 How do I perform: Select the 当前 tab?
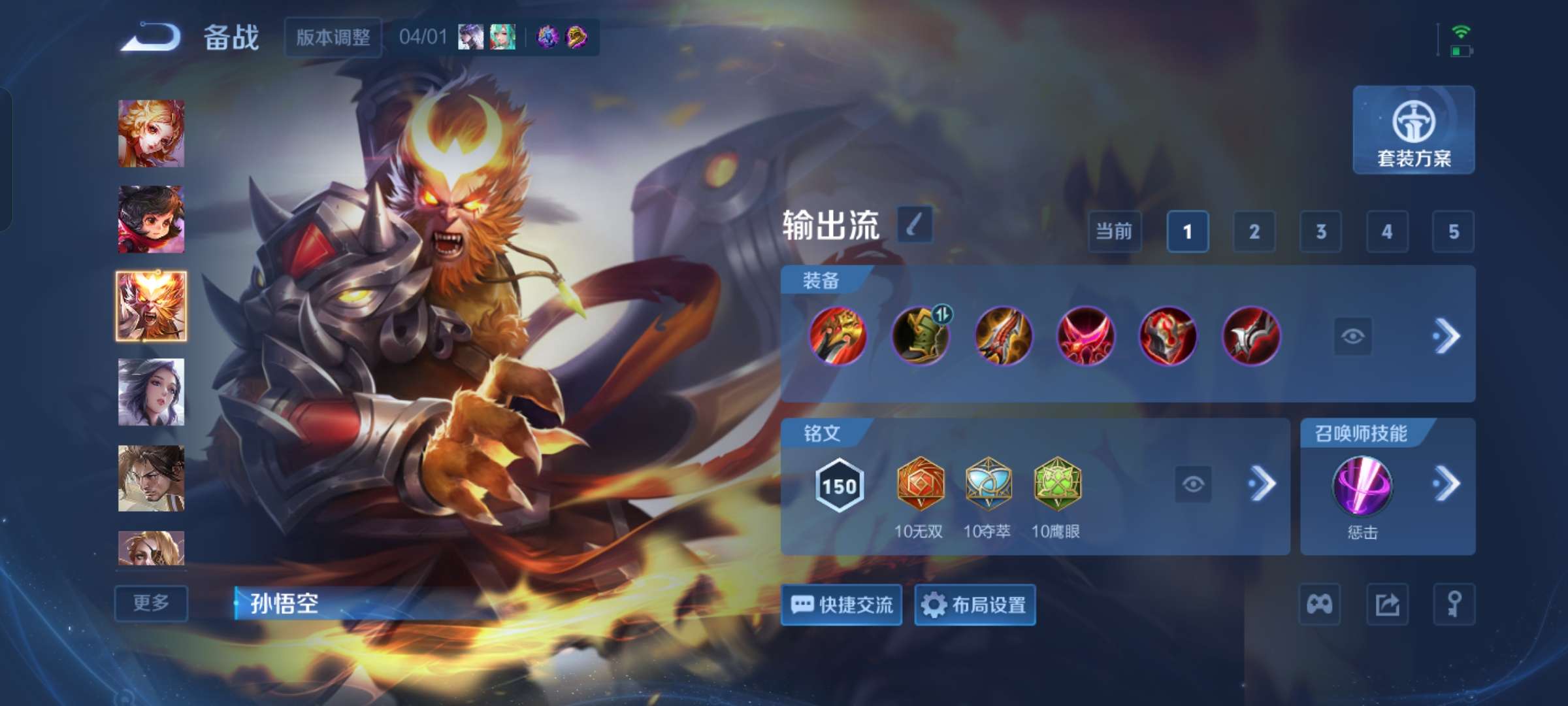[1114, 232]
